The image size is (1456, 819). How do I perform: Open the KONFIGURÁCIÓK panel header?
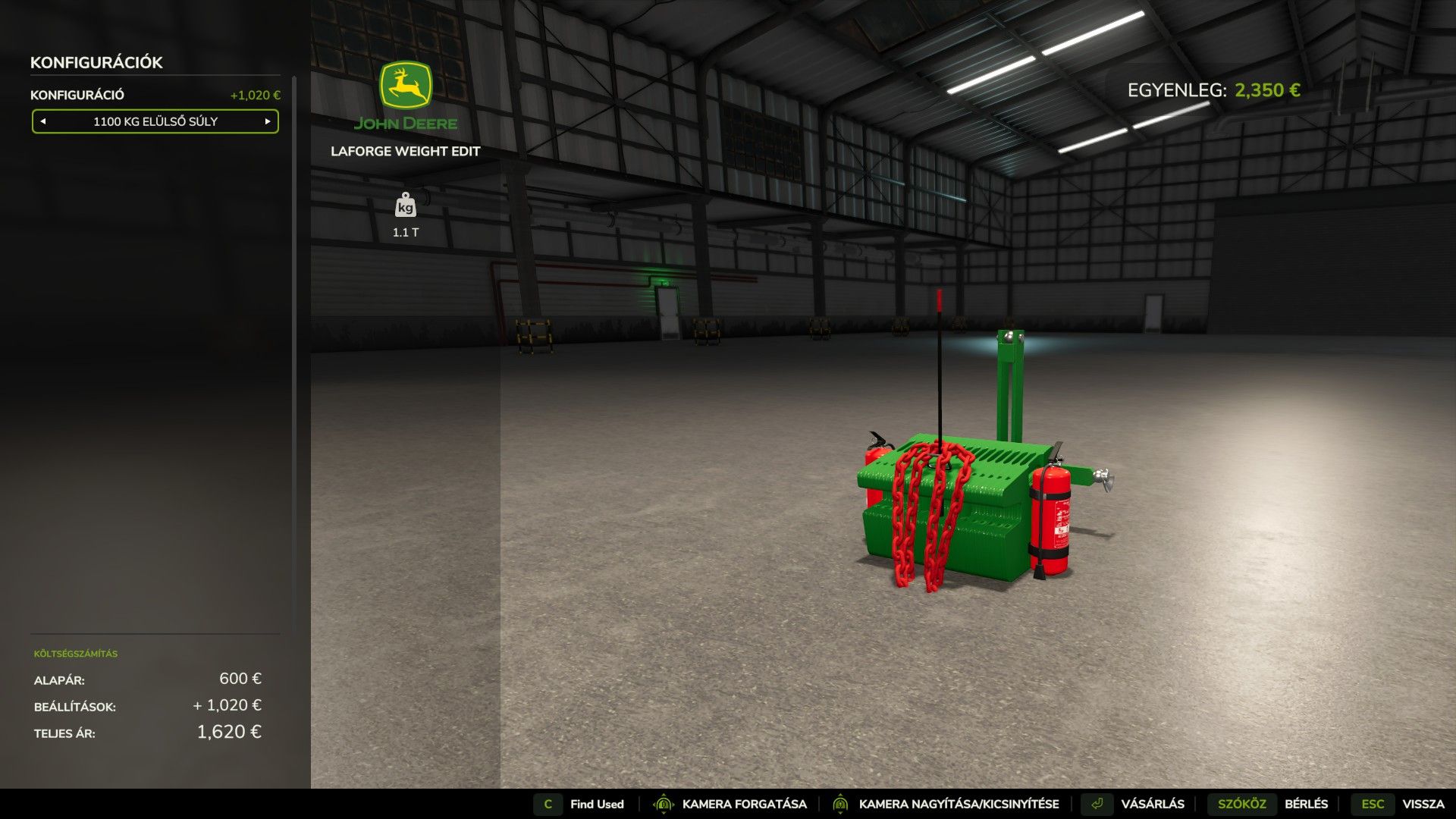pos(95,62)
